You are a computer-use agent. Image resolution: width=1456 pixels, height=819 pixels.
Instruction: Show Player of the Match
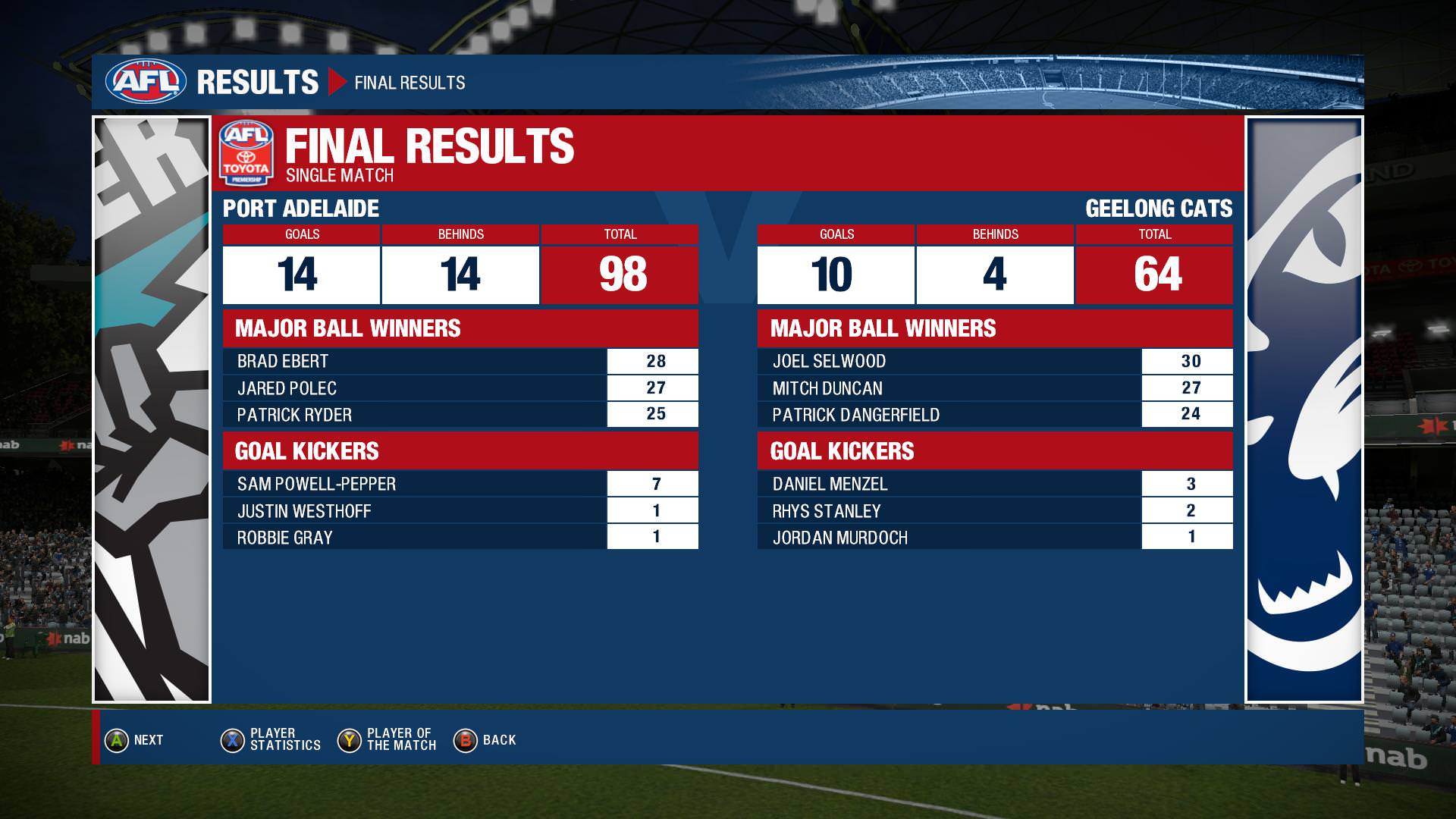[x=388, y=740]
